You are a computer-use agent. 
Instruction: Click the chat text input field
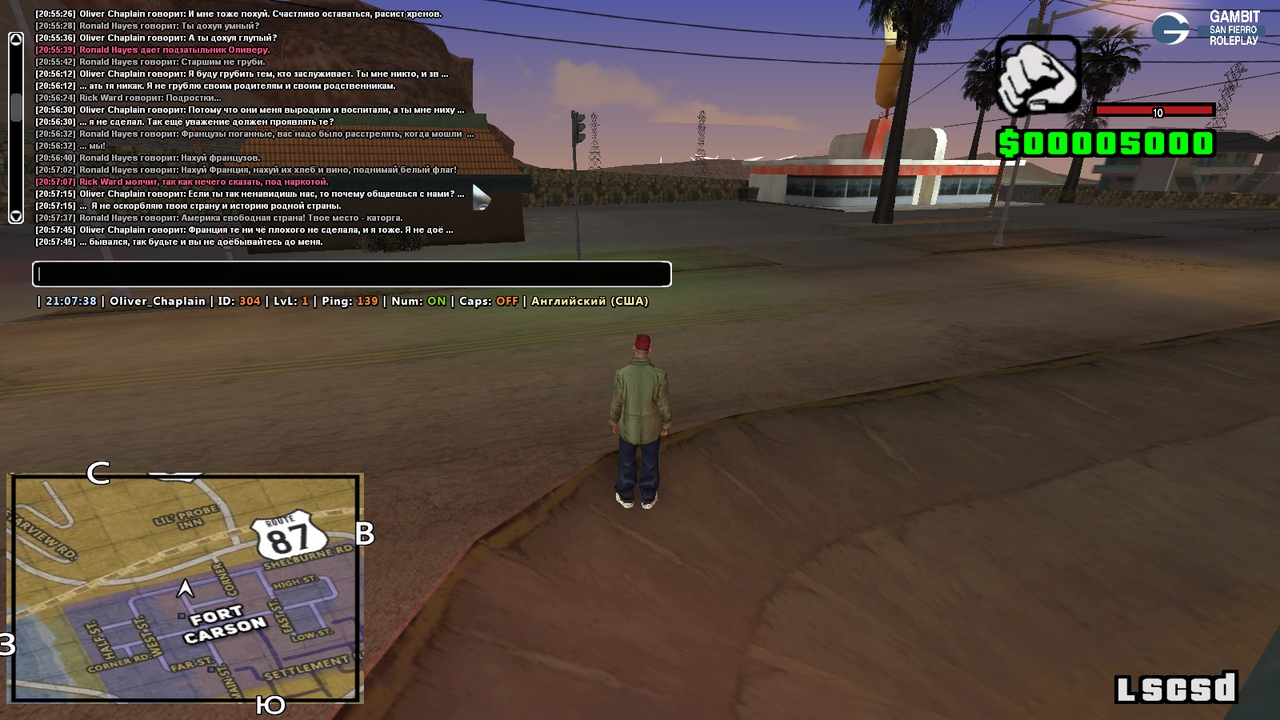351,274
